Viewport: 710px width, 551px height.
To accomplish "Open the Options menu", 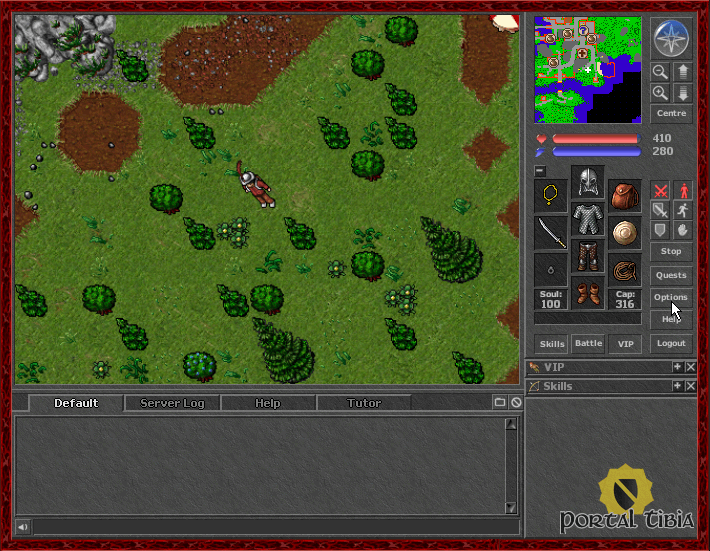I will [x=670, y=297].
